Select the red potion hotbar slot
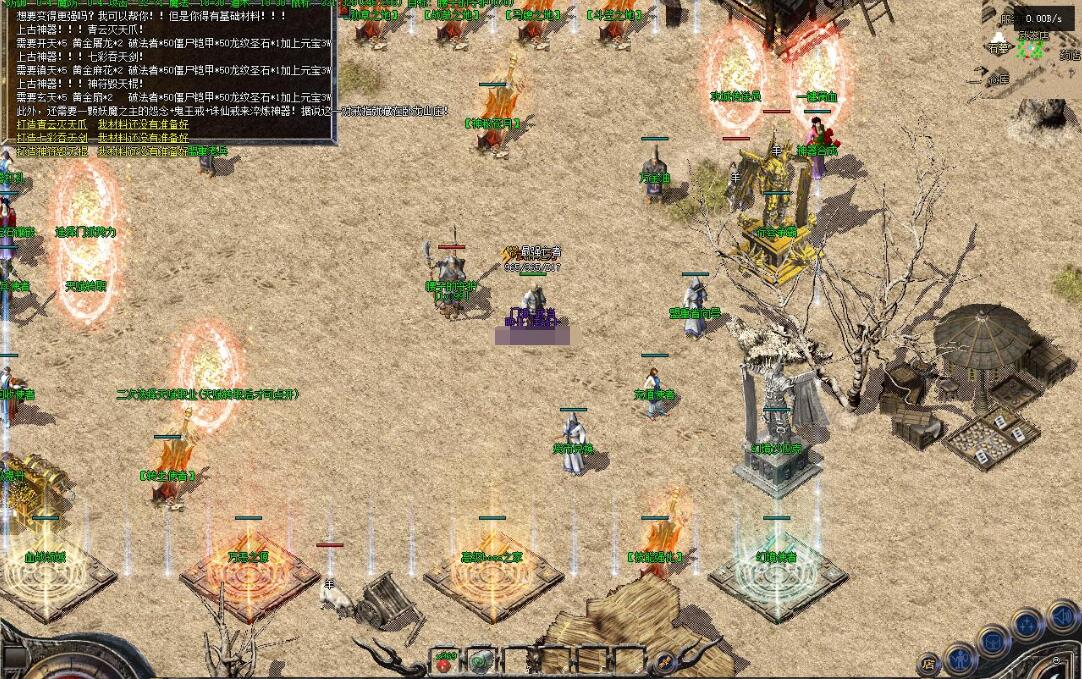 click(x=443, y=661)
